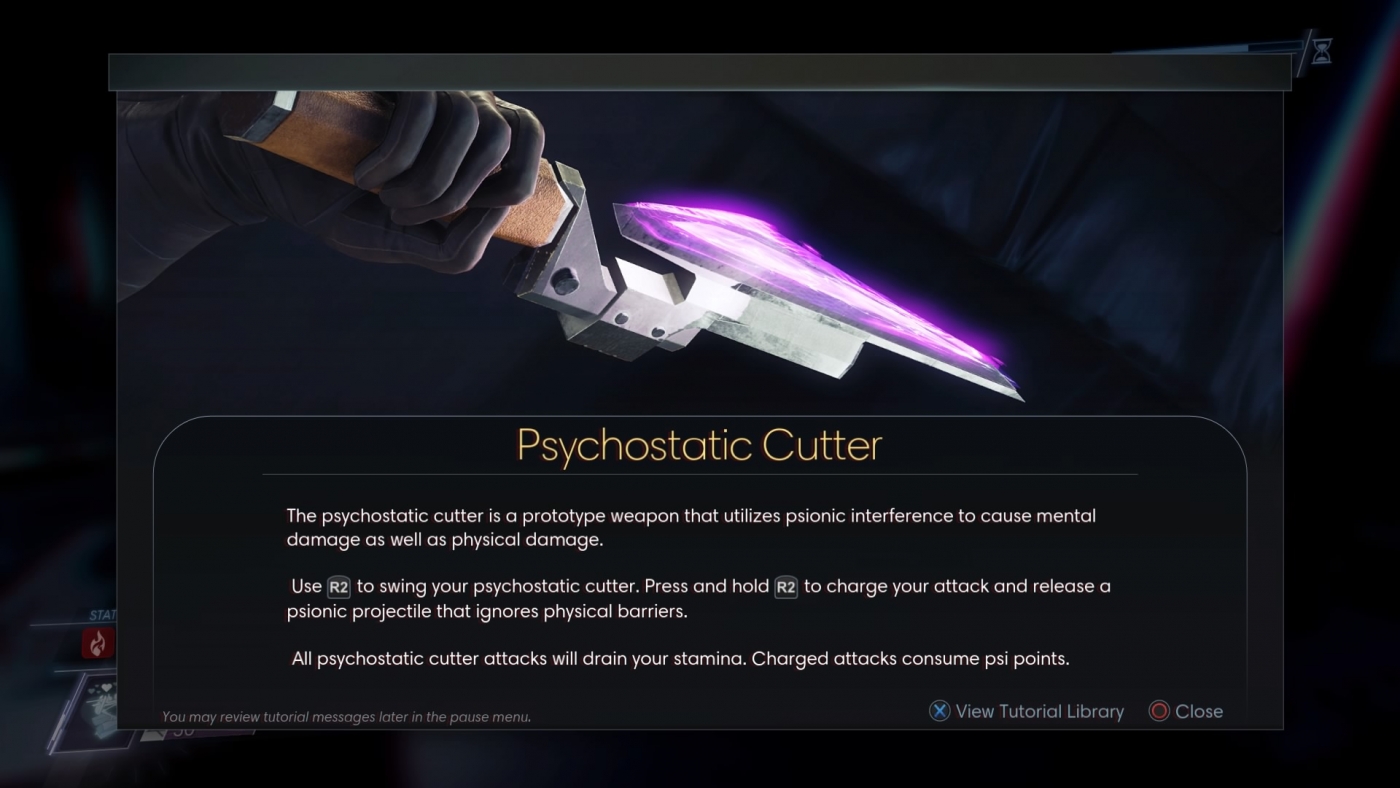Screen dimensions: 1400x788
Task: Click the R2 prompt for the charged attack
Action: point(785,587)
